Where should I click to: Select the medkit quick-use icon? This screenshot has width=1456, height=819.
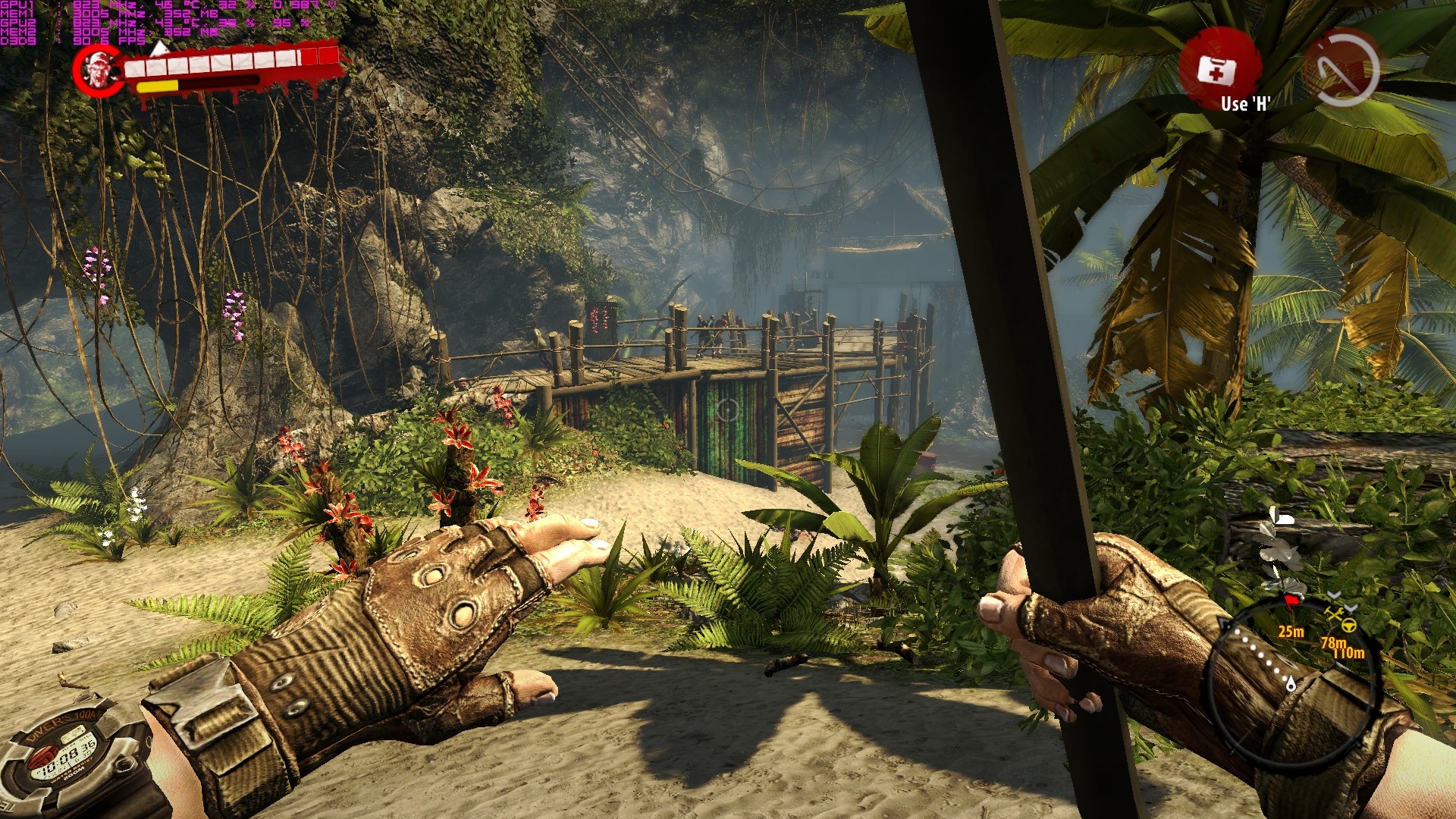[1217, 70]
